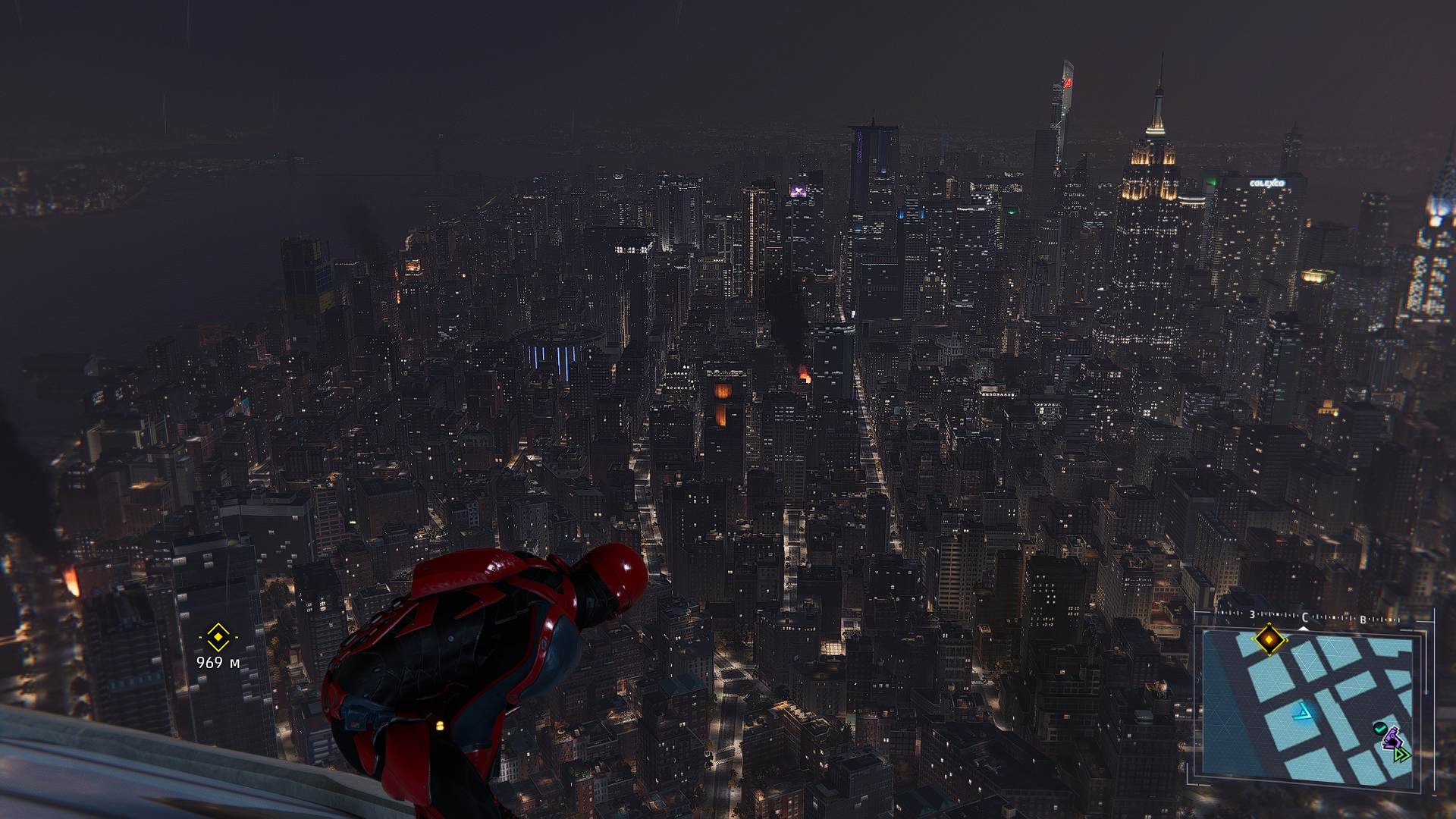Select the purple research station marker on the minimap
Screen dimensions: 1456x819
(1390, 738)
